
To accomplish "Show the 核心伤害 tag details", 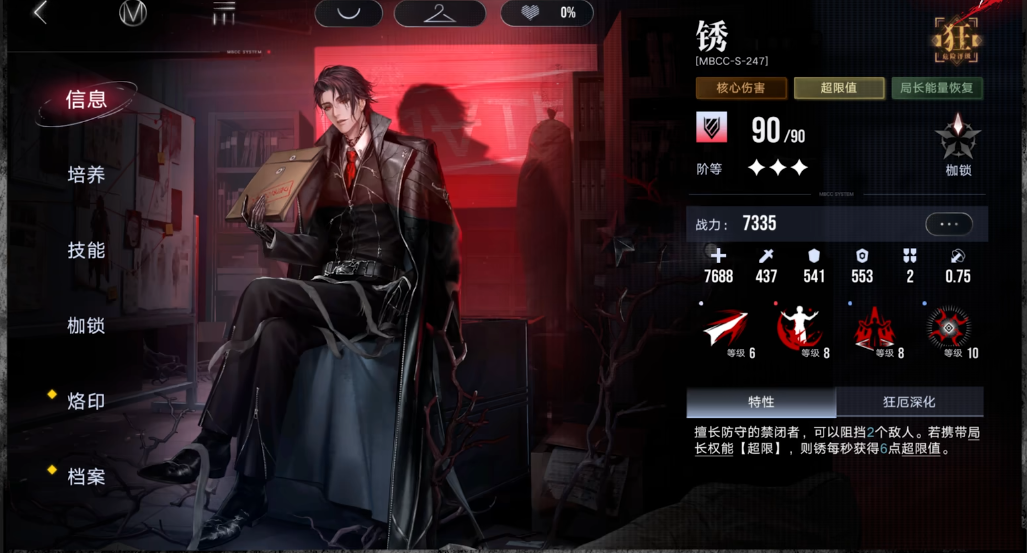I will pyautogui.click(x=740, y=88).
